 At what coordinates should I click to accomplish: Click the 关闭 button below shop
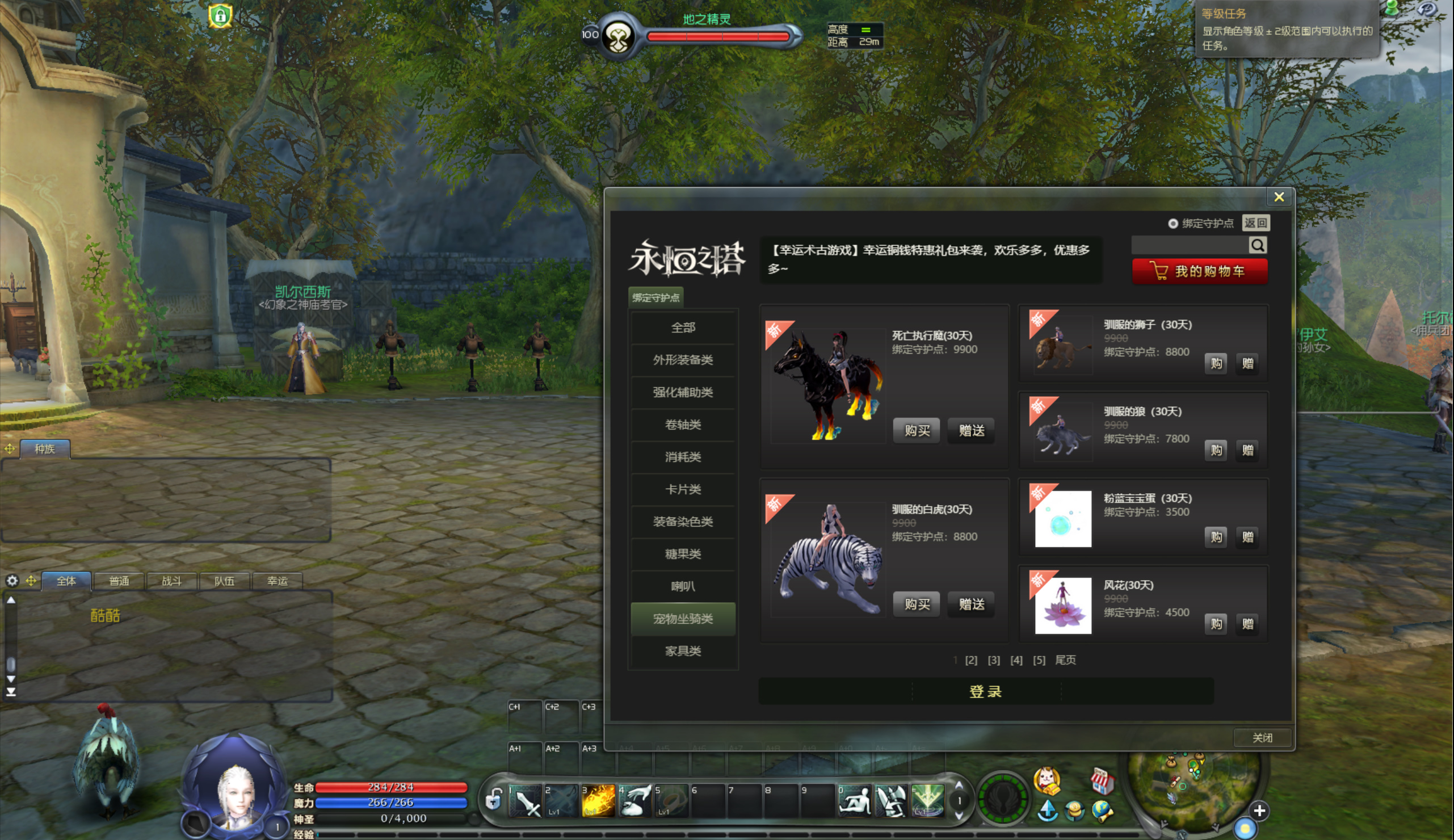[1262, 737]
